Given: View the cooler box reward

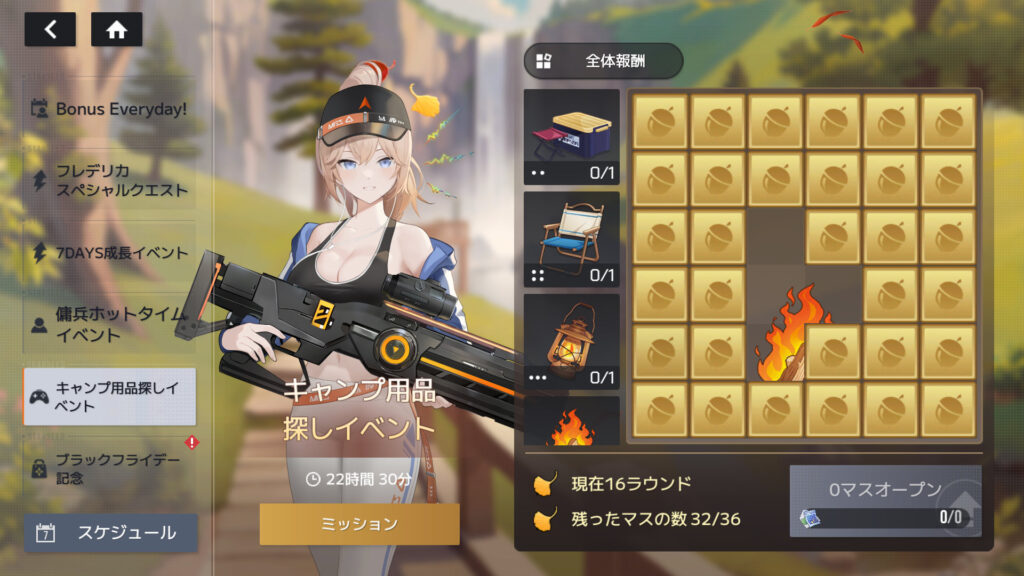Looking at the screenshot, I should click(572, 137).
